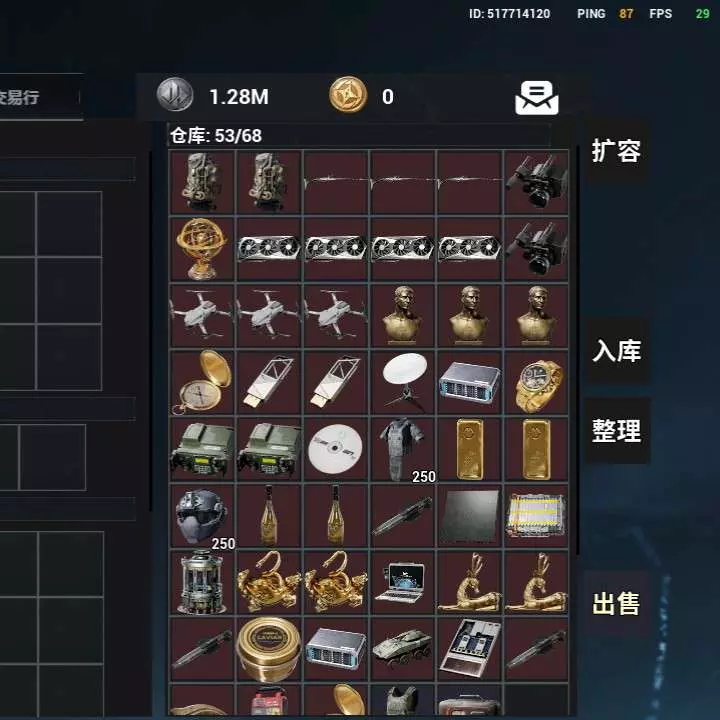
Task: Select the laptop item slot
Action: tap(403, 582)
